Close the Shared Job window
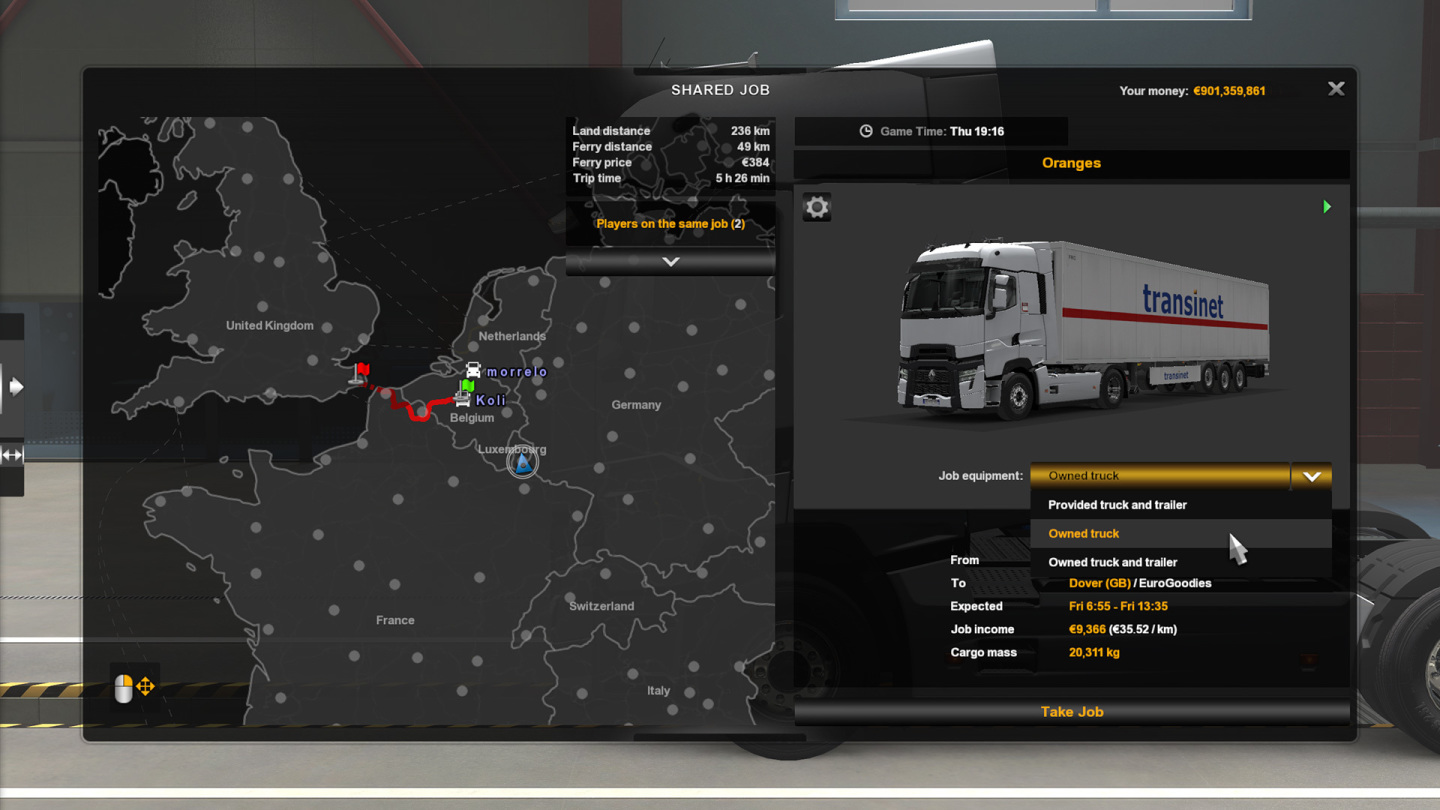This screenshot has width=1440, height=810. pos(1336,89)
